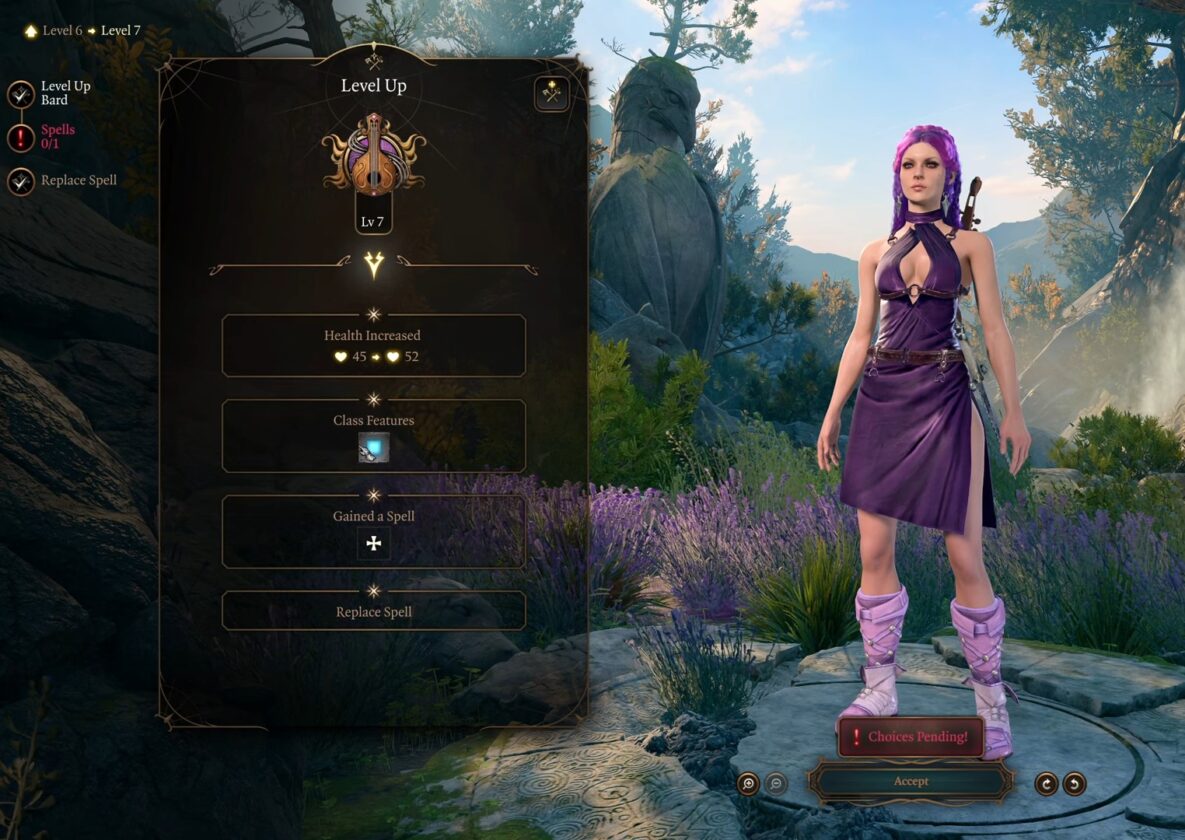Zoom out the character view
1185x840 pixels.
tap(776, 783)
